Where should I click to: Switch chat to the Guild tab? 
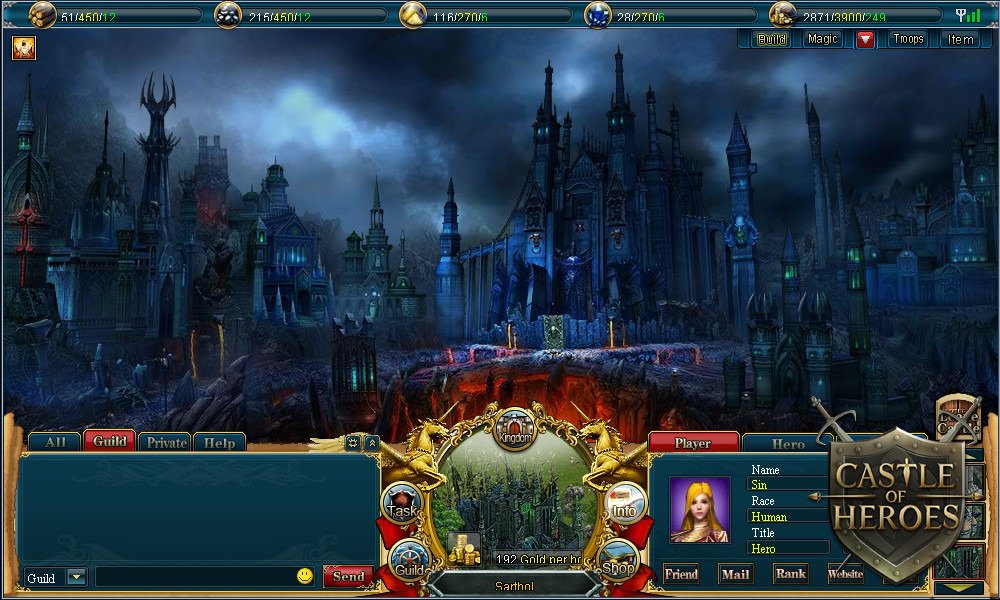pos(110,441)
